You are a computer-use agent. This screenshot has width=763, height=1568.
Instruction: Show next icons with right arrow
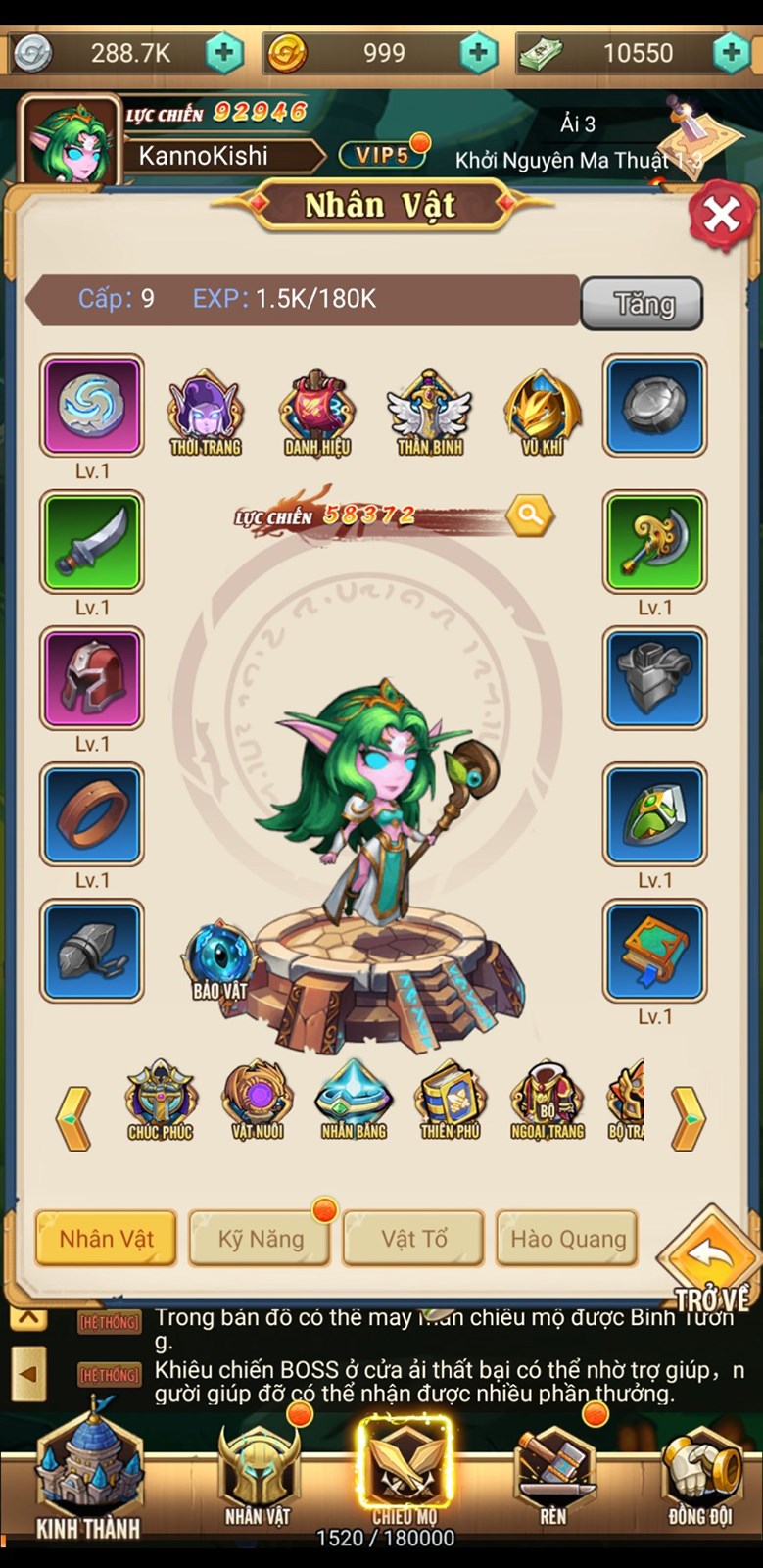[x=688, y=1117]
